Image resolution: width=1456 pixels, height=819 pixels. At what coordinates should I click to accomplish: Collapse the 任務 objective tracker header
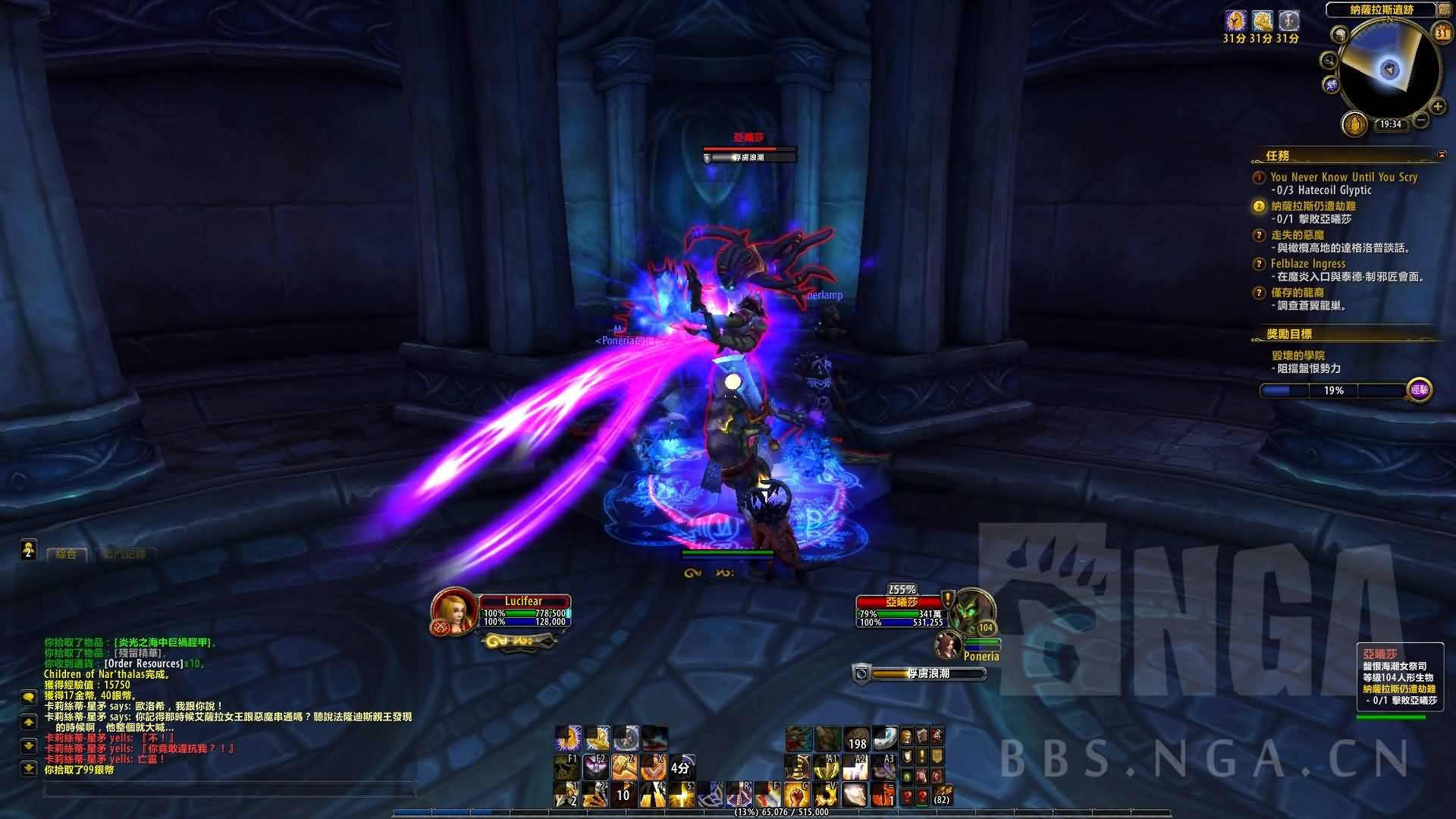1442,155
